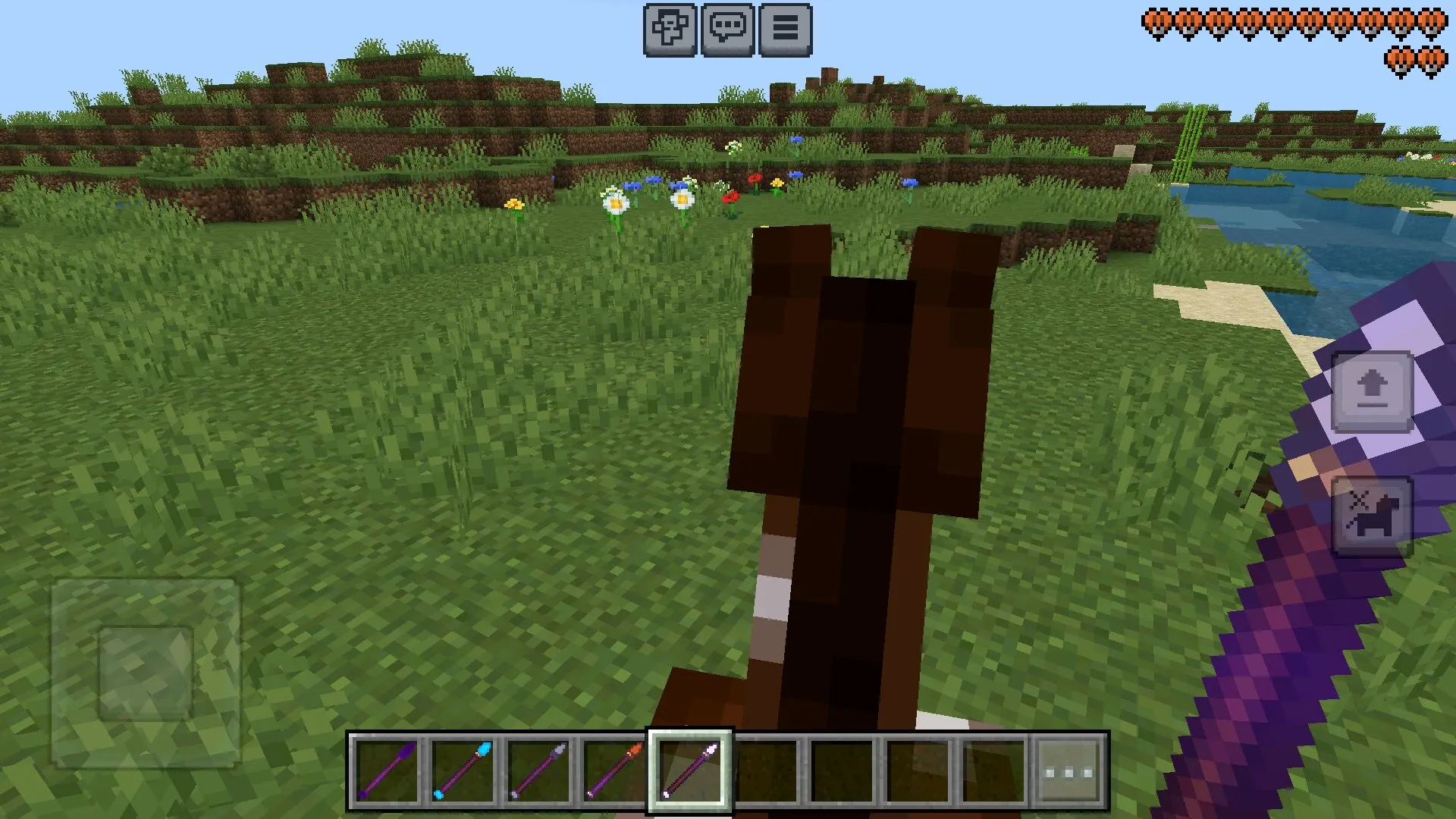The image size is (1456, 819).
Task: Tap the jump arrow button
Action: (x=1372, y=391)
